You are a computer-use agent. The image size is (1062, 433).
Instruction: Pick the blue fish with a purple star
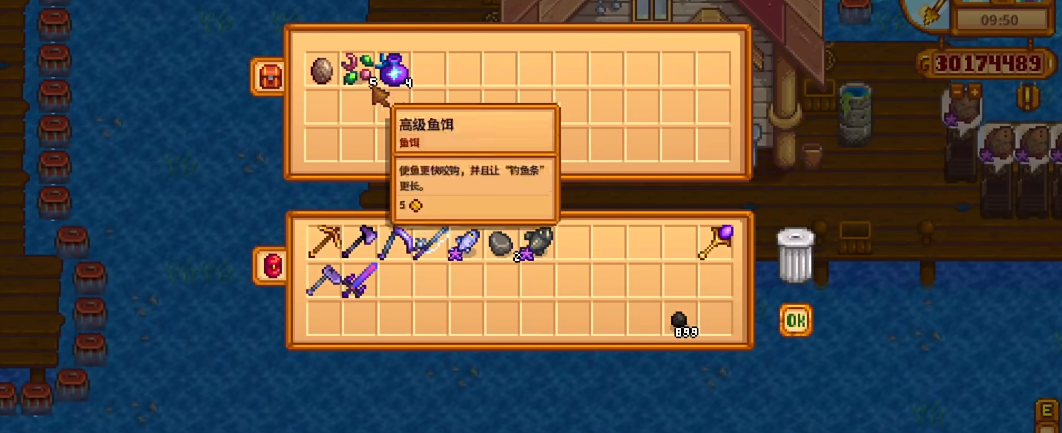pos(466,243)
